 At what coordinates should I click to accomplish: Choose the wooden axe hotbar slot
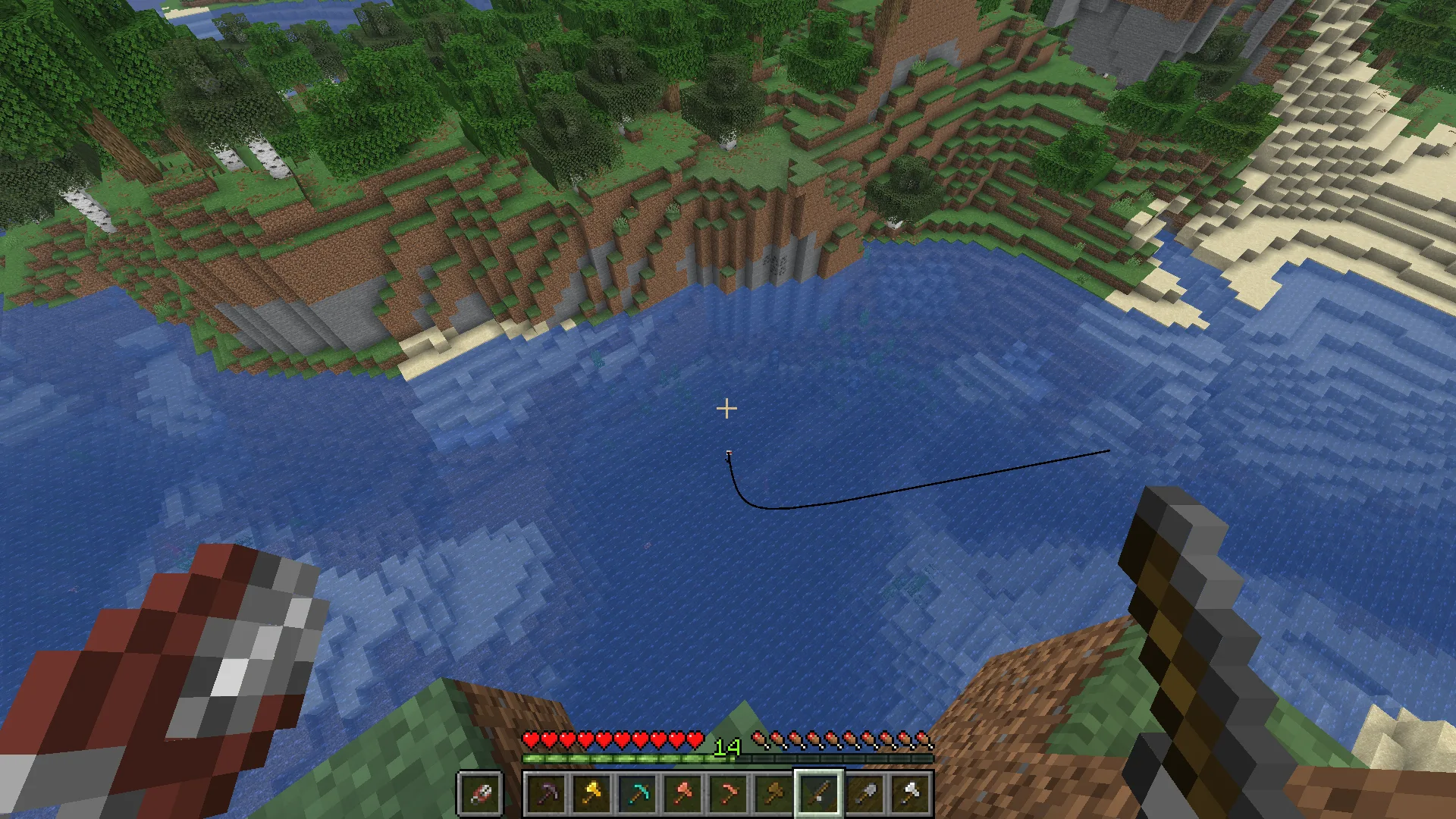pos(773,794)
